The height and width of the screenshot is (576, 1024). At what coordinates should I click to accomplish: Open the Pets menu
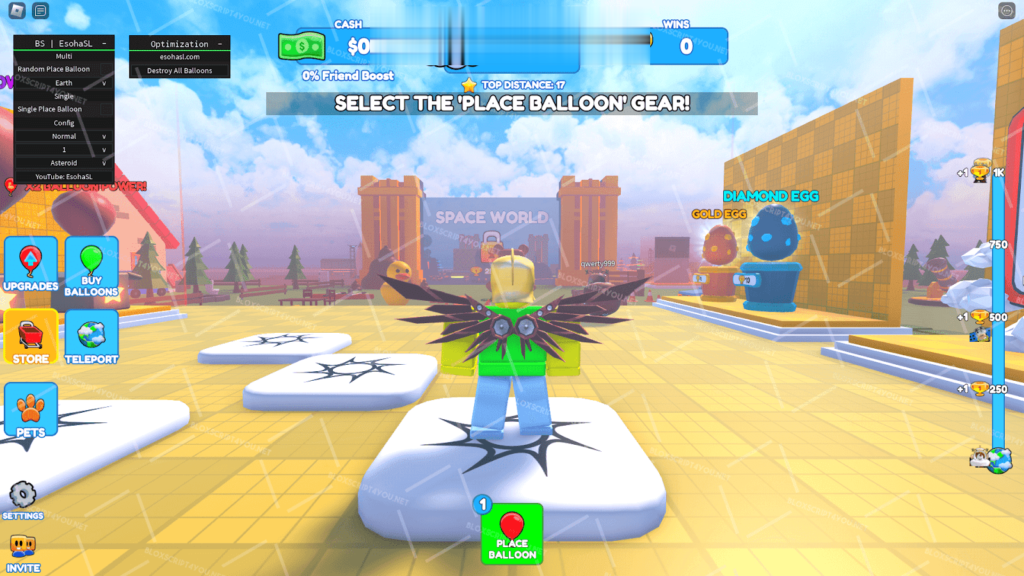pyautogui.click(x=30, y=410)
